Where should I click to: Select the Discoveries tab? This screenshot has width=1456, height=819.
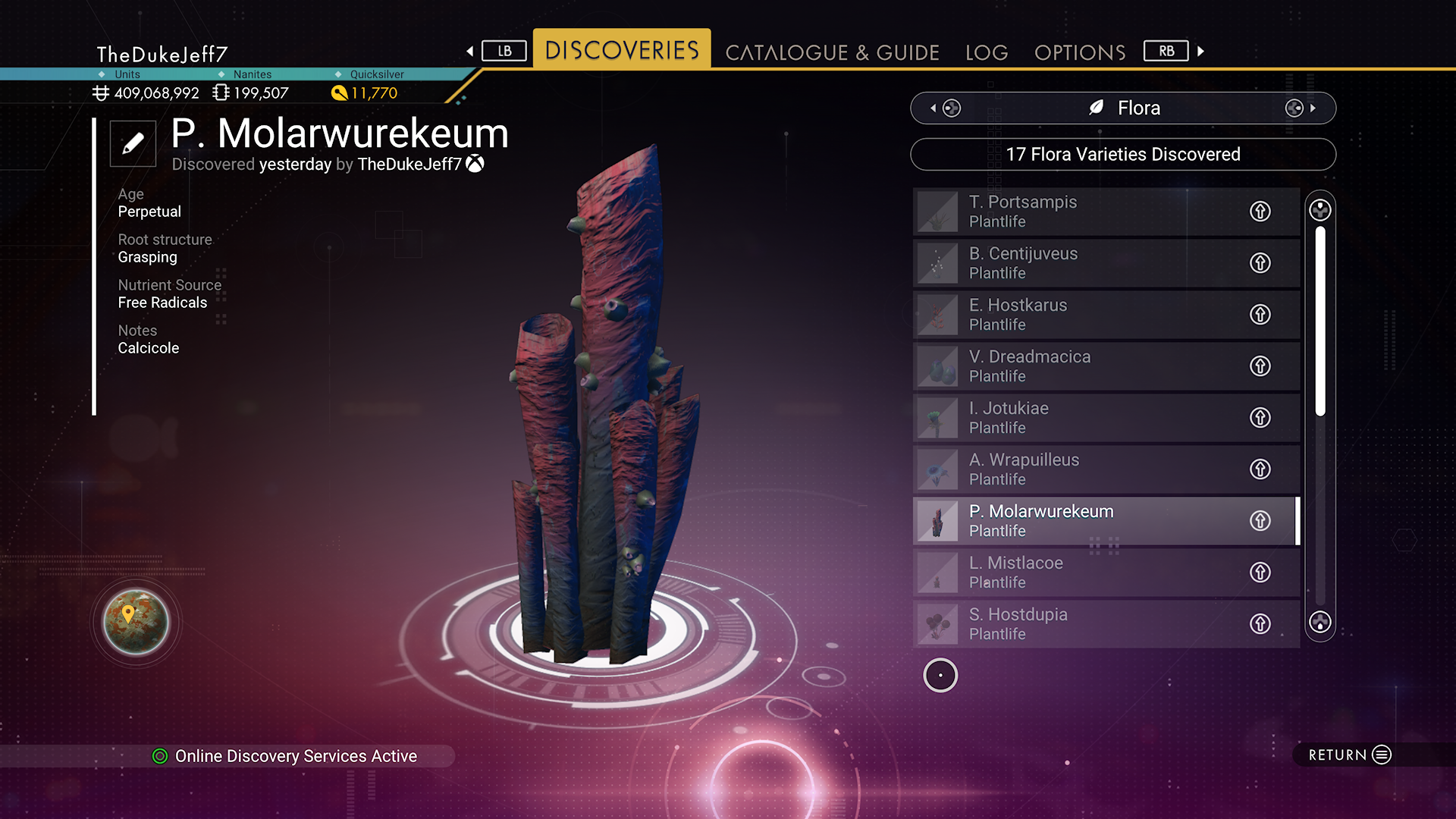(622, 50)
